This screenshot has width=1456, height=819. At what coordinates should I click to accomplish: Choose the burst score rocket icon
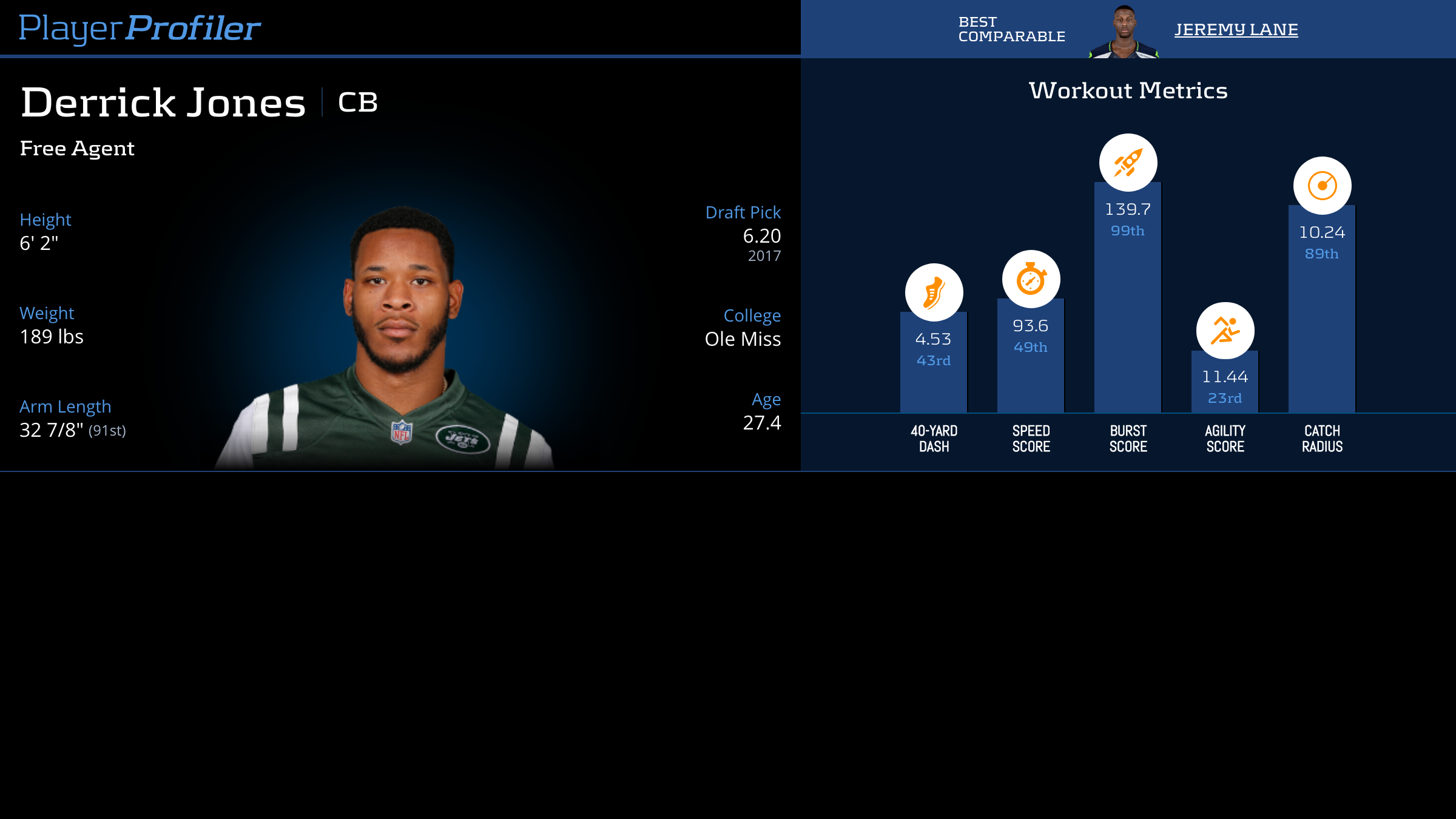tap(1128, 163)
